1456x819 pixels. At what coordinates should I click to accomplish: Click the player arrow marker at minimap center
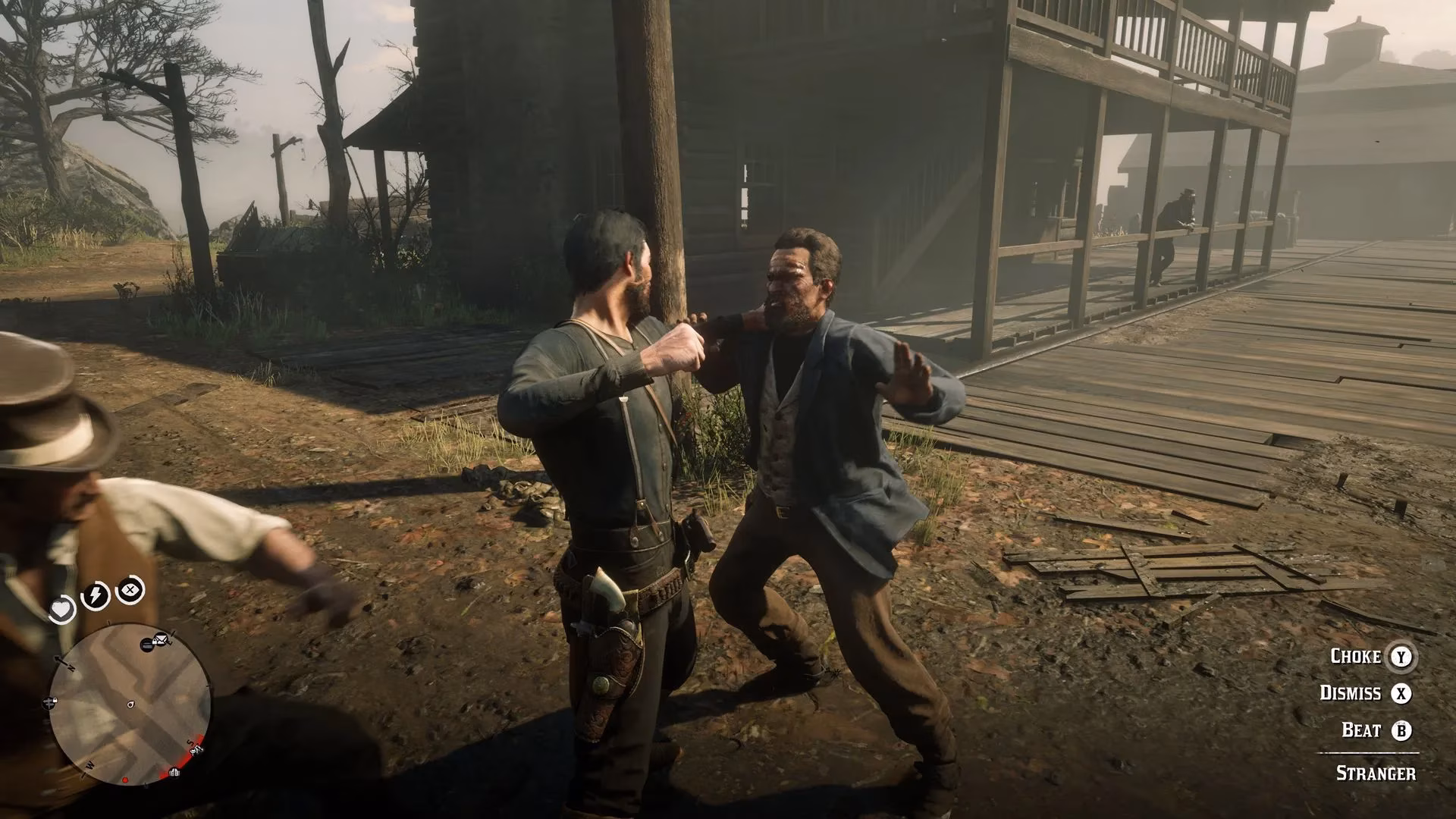click(130, 704)
